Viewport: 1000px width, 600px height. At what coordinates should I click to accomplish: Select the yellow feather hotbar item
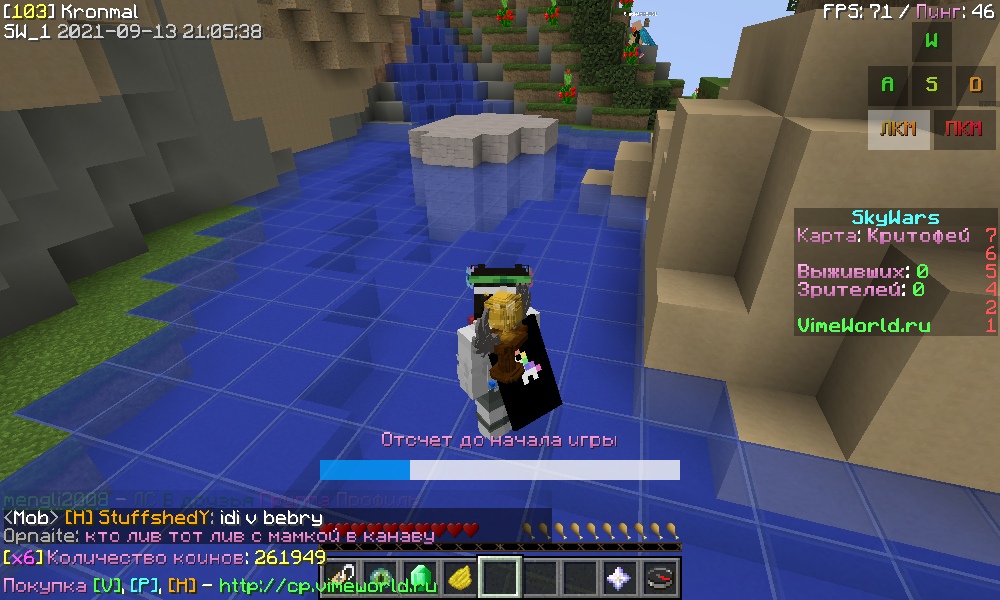tap(461, 578)
